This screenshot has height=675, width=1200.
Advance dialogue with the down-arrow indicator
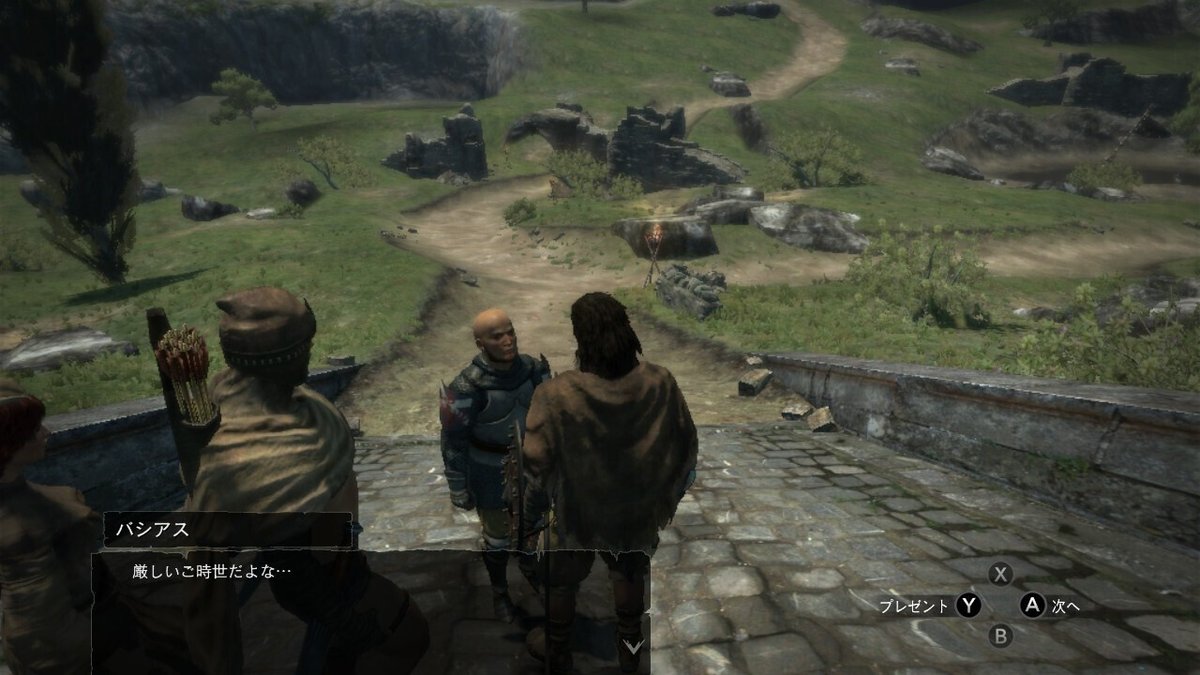tap(632, 647)
